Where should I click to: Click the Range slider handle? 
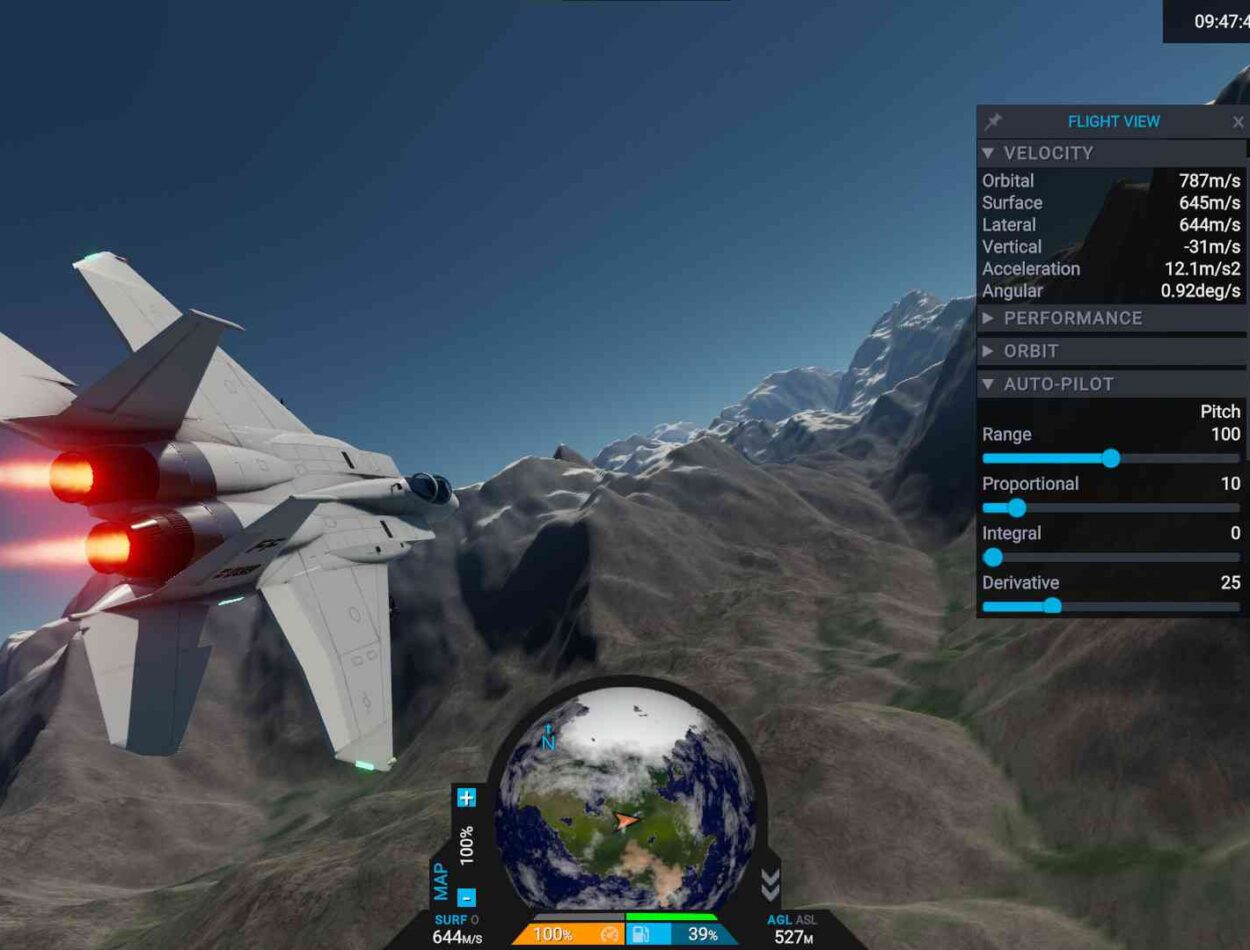coord(1111,458)
